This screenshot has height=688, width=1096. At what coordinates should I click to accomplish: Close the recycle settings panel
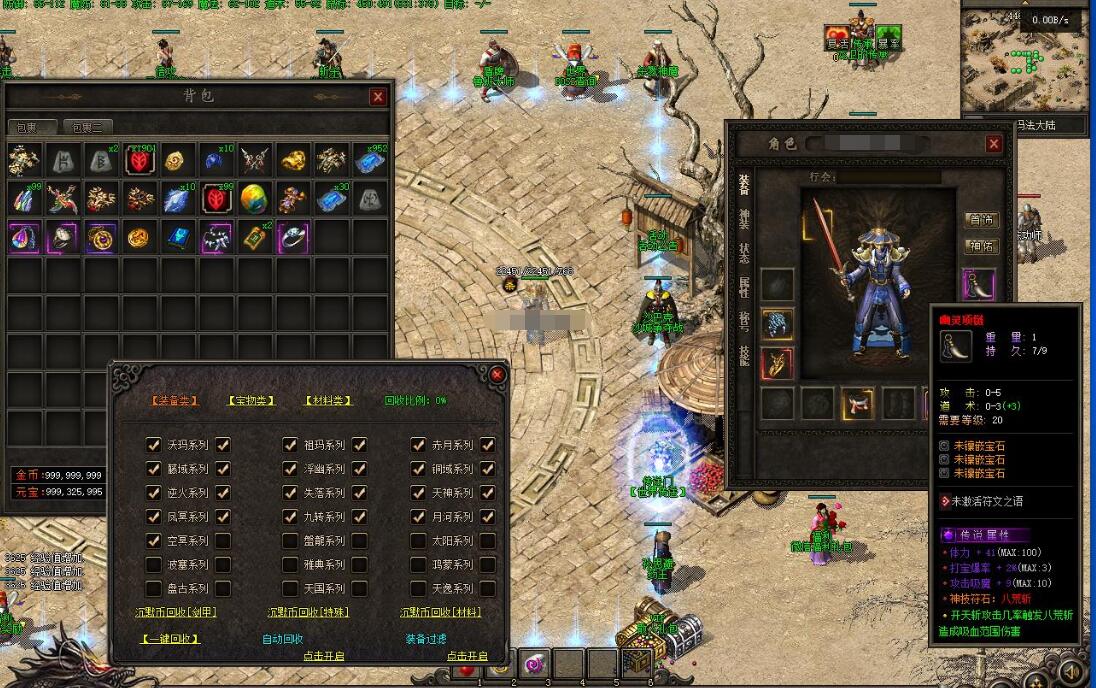497,375
